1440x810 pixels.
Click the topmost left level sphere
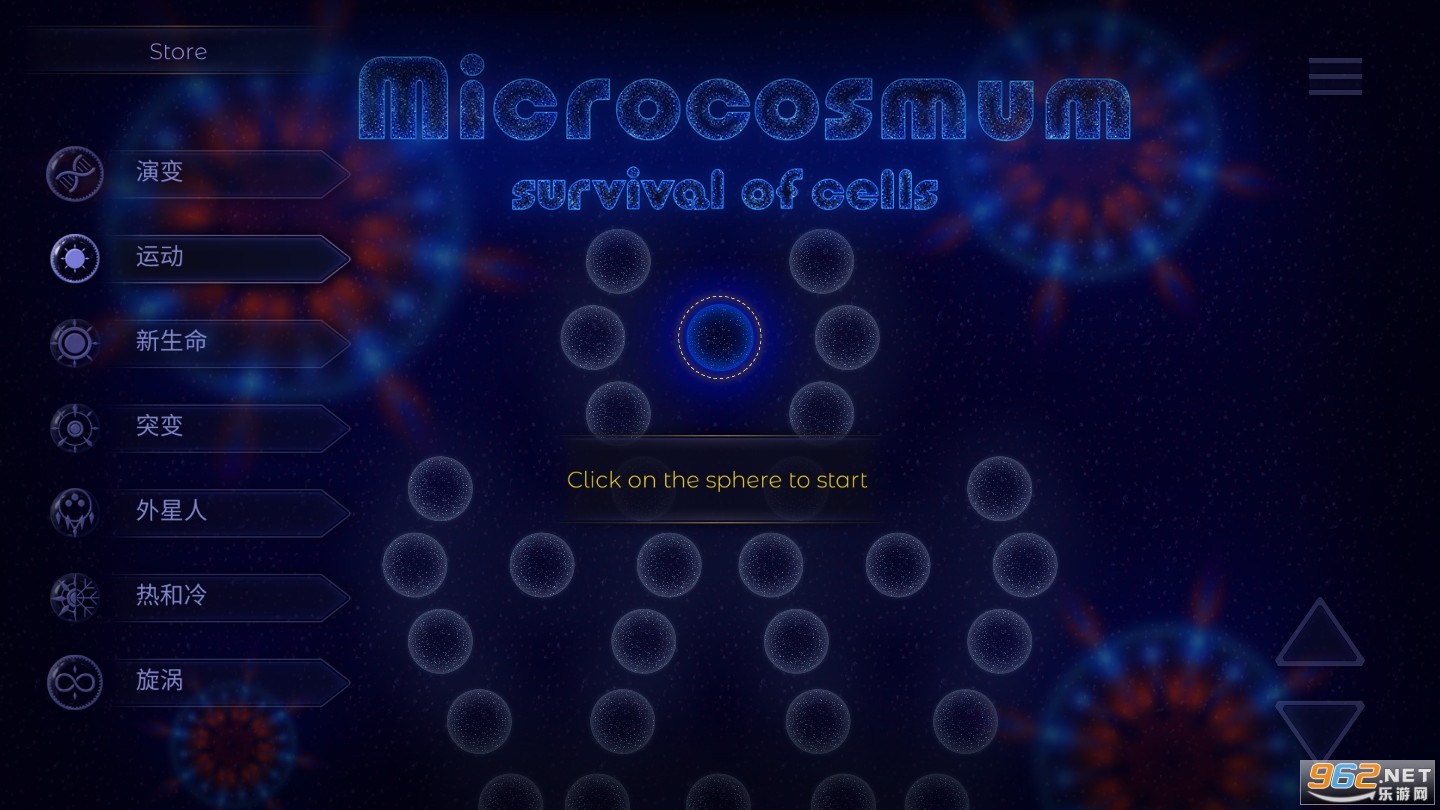pos(618,261)
